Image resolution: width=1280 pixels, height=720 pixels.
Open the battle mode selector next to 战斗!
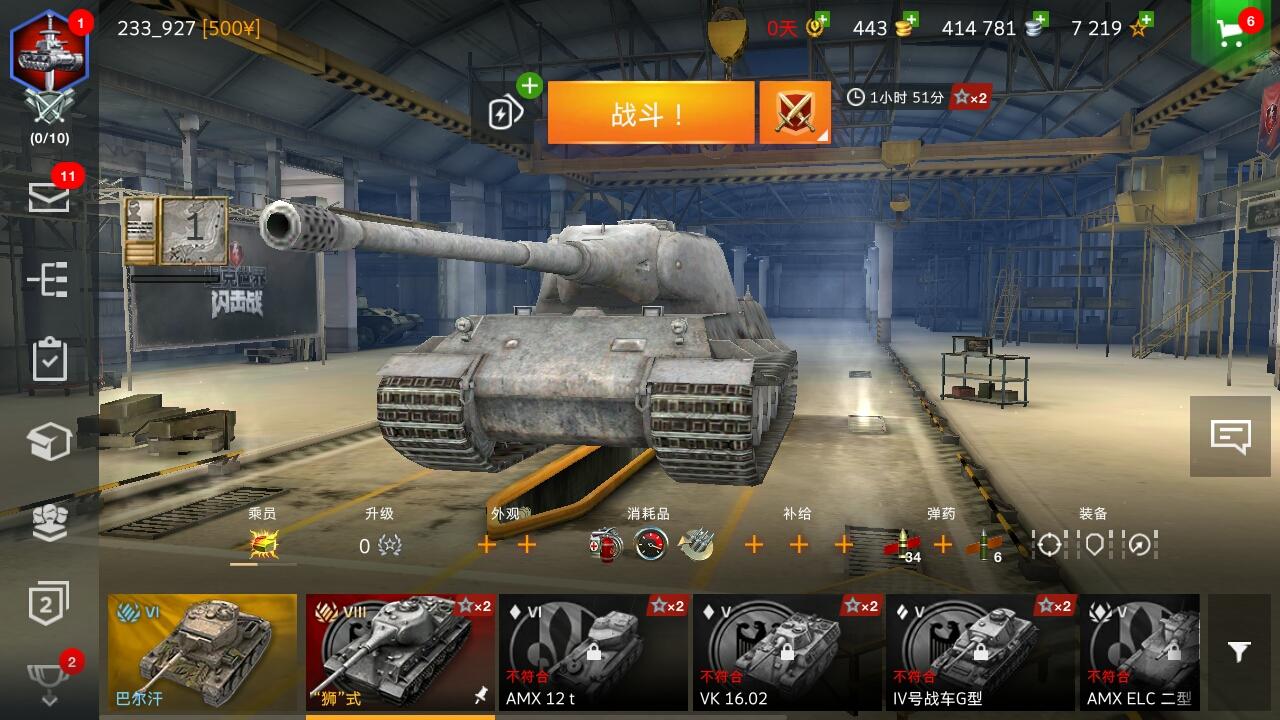[795, 111]
